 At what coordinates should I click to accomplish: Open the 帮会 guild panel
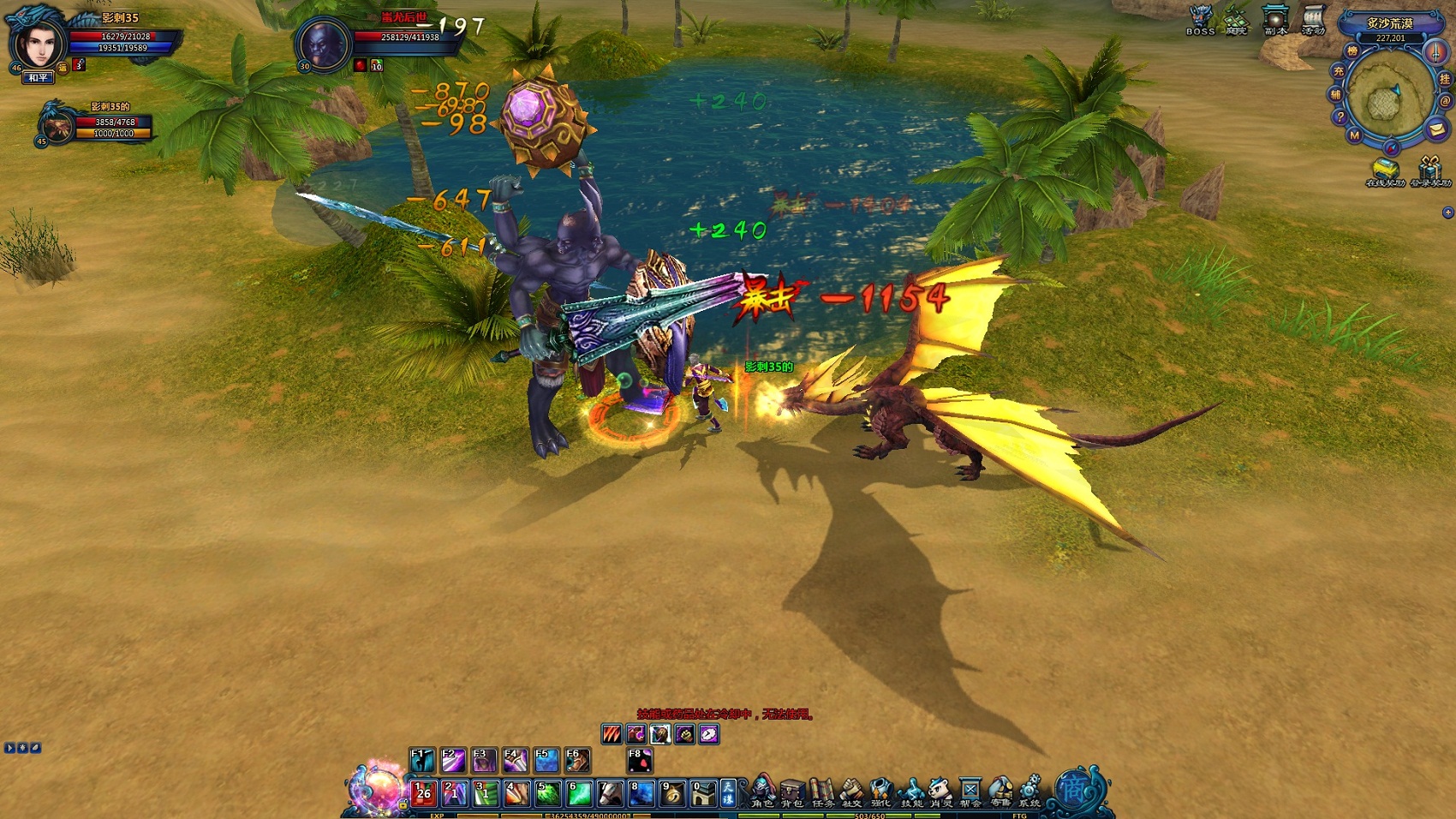coord(970,791)
